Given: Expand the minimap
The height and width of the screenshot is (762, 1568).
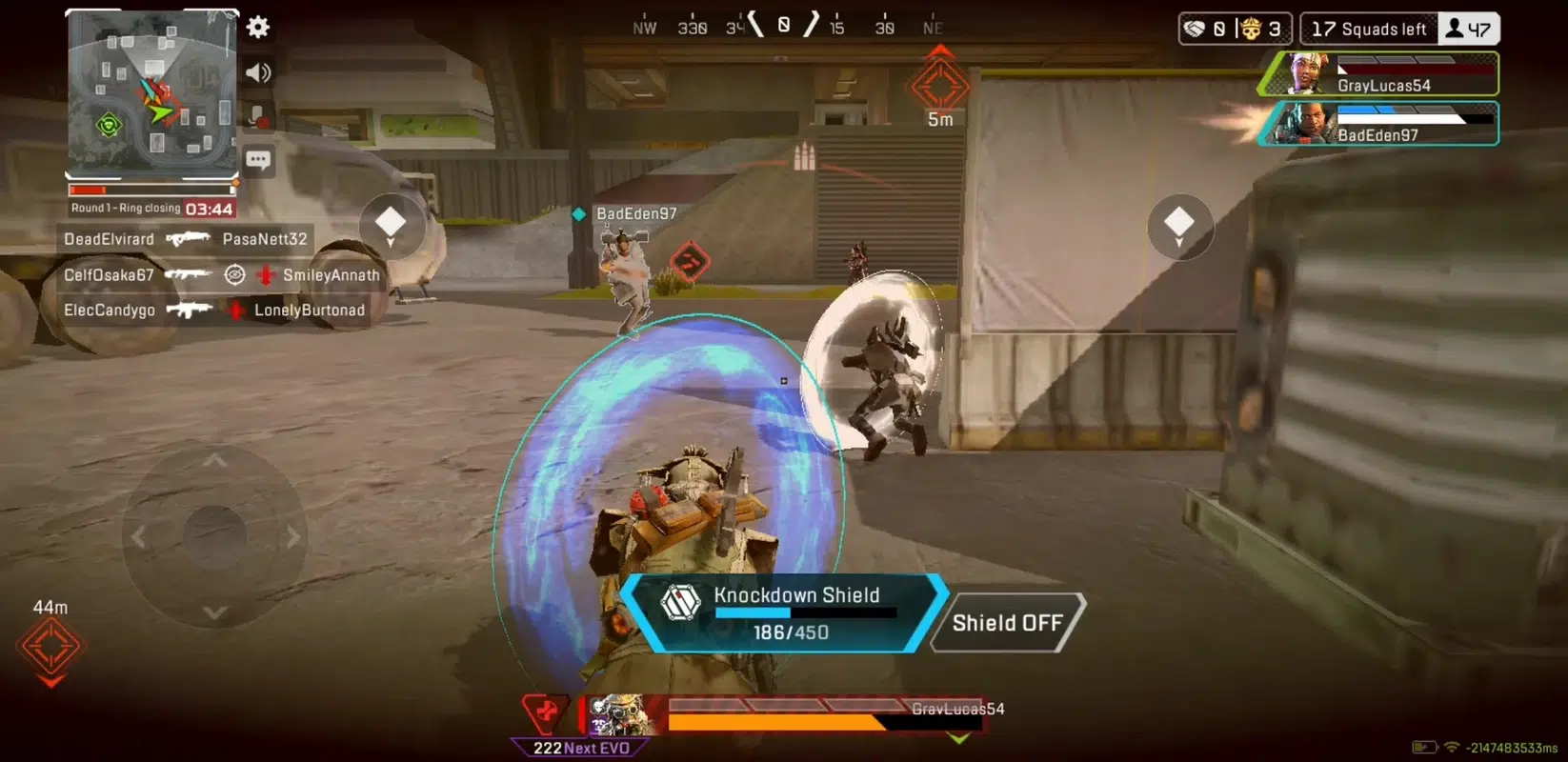Looking at the screenshot, I should [x=151, y=93].
